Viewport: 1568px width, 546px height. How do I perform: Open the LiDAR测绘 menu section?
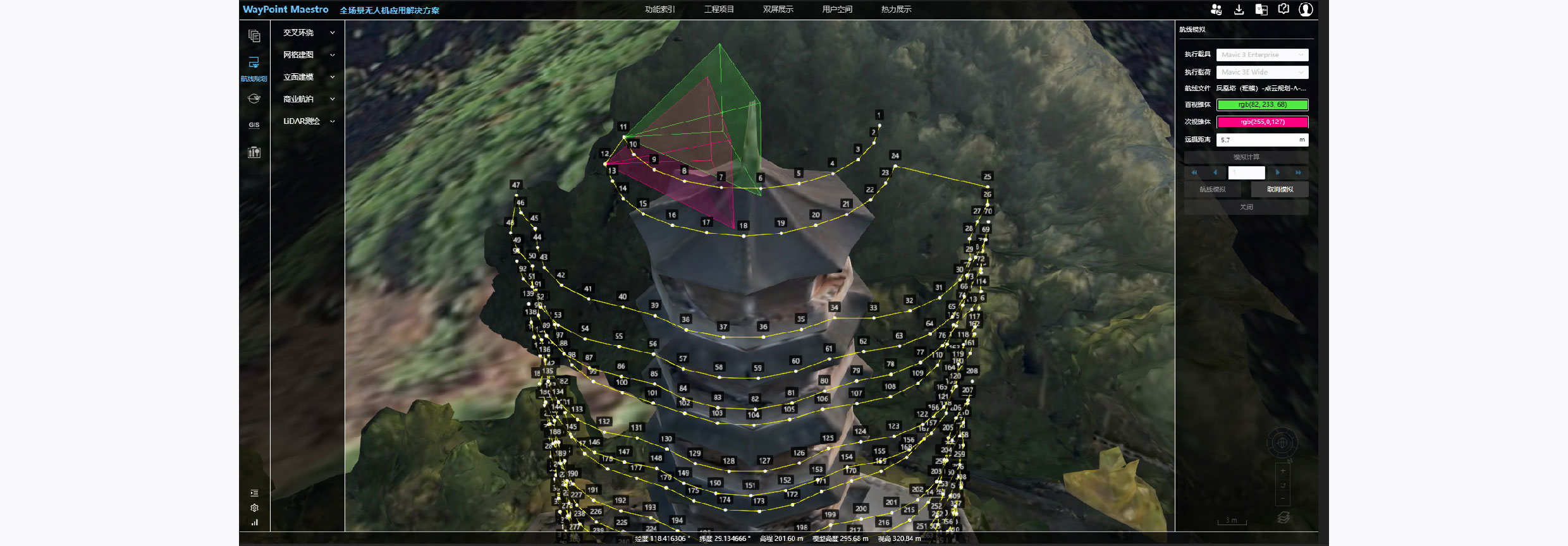point(309,121)
